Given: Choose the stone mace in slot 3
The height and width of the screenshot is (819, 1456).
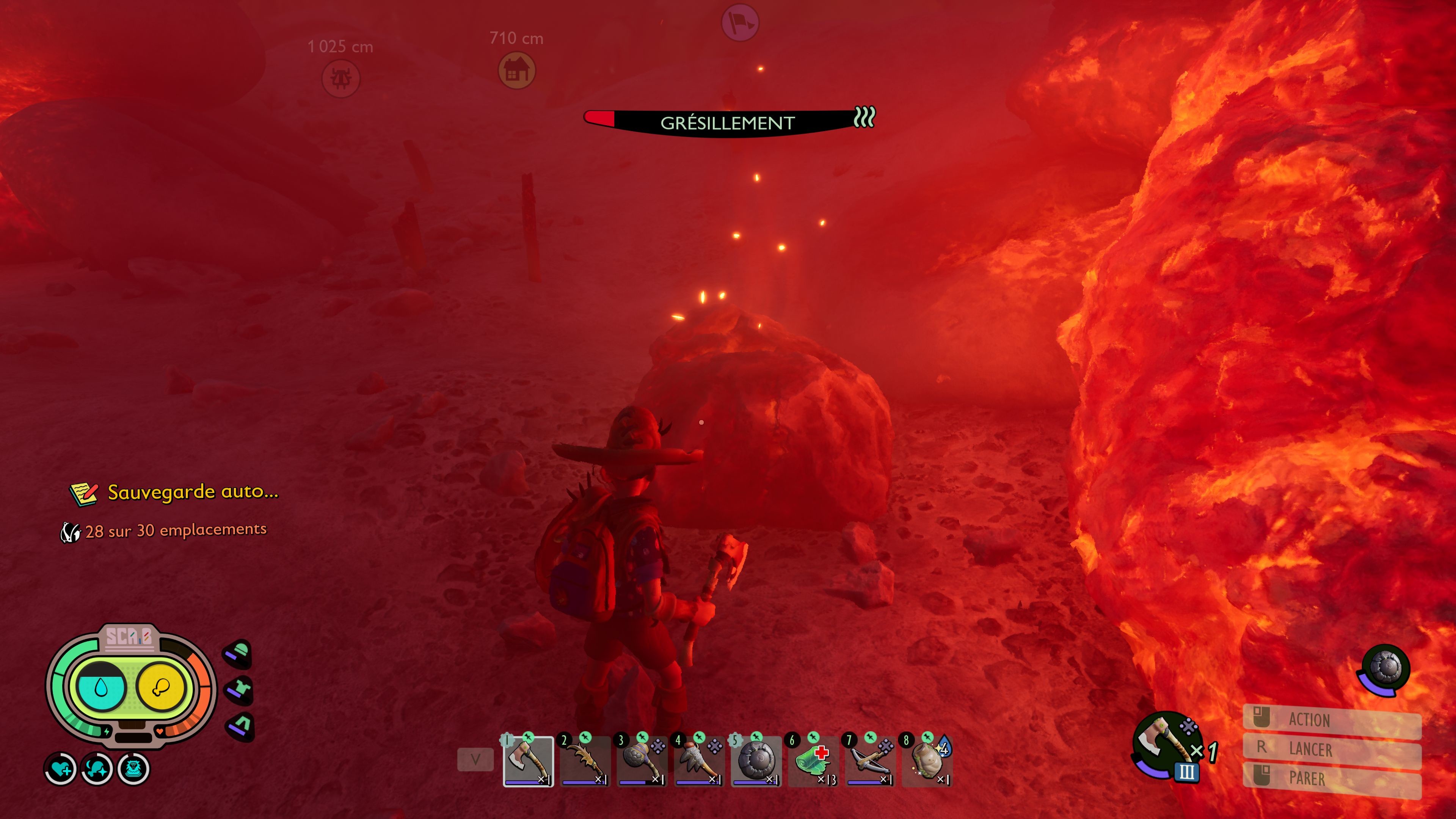Looking at the screenshot, I should (642, 761).
